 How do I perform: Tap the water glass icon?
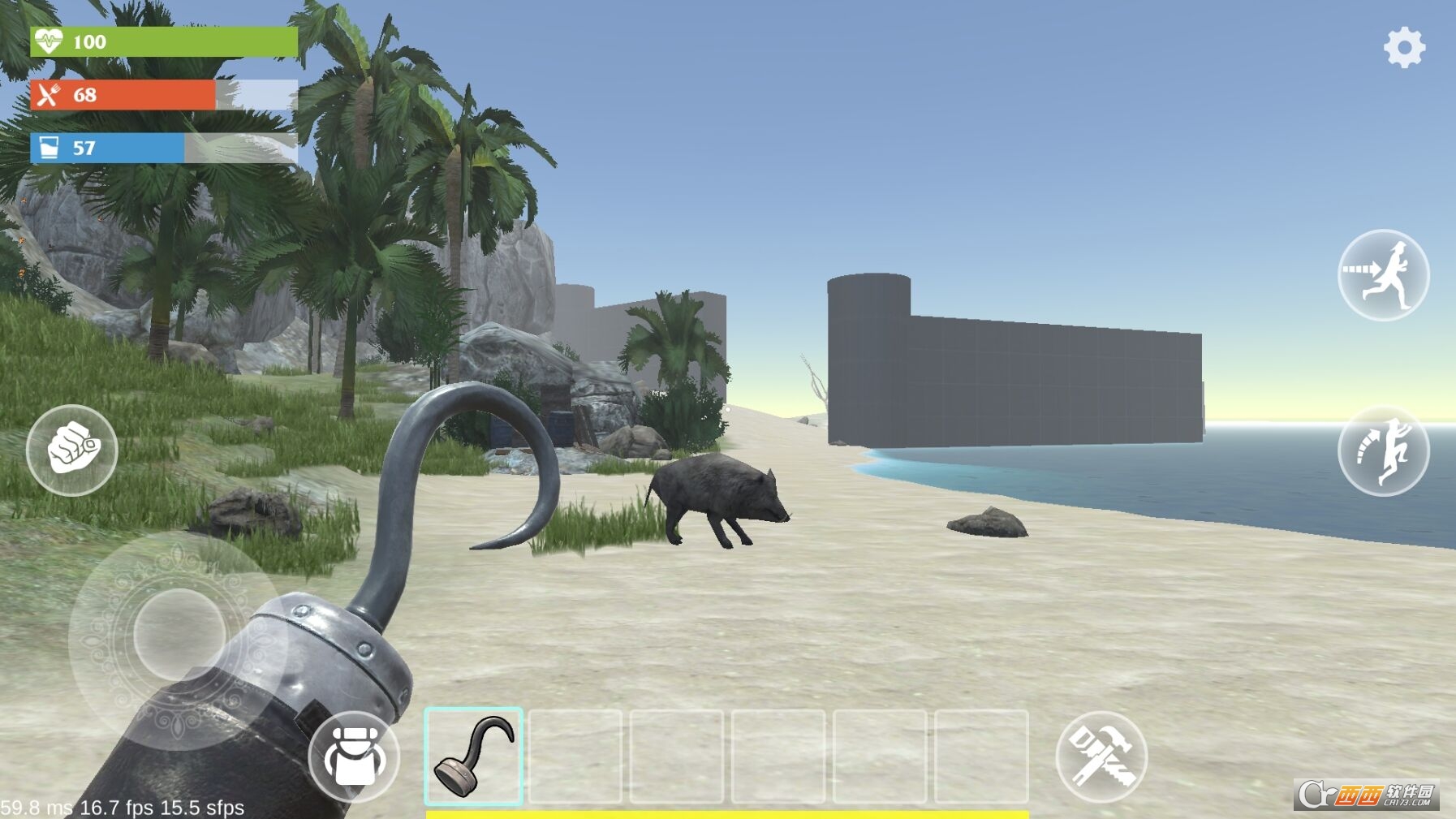[x=49, y=149]
